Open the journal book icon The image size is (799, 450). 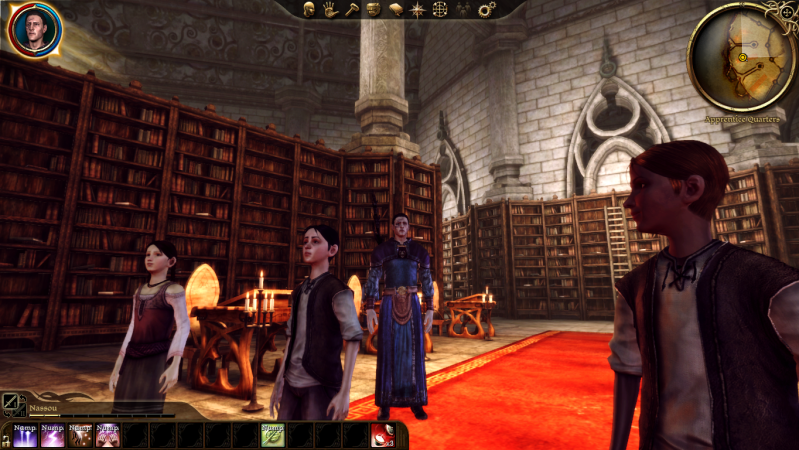[x=395, y=9]
